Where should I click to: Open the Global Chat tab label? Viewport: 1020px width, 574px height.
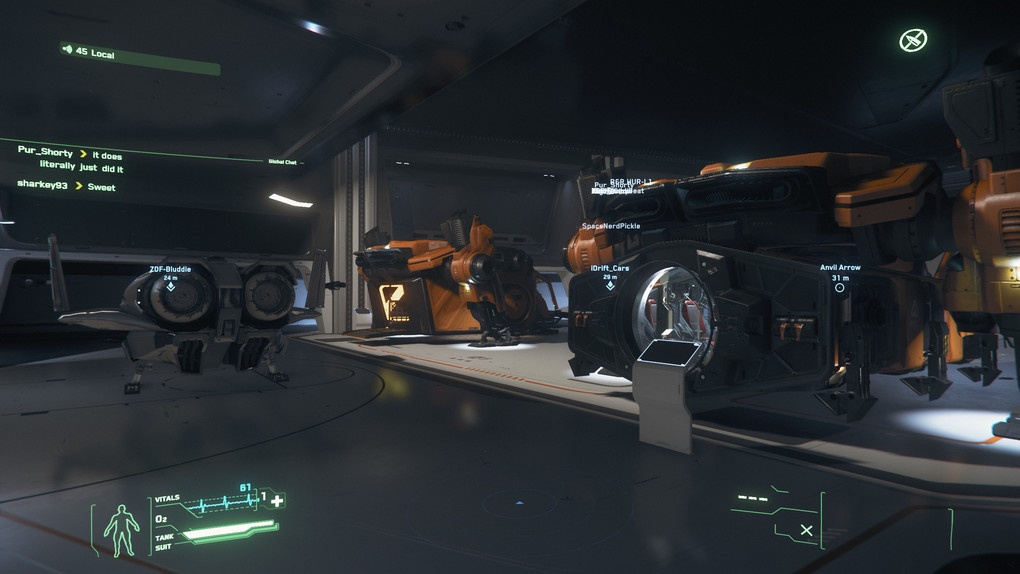click(283, 161)
